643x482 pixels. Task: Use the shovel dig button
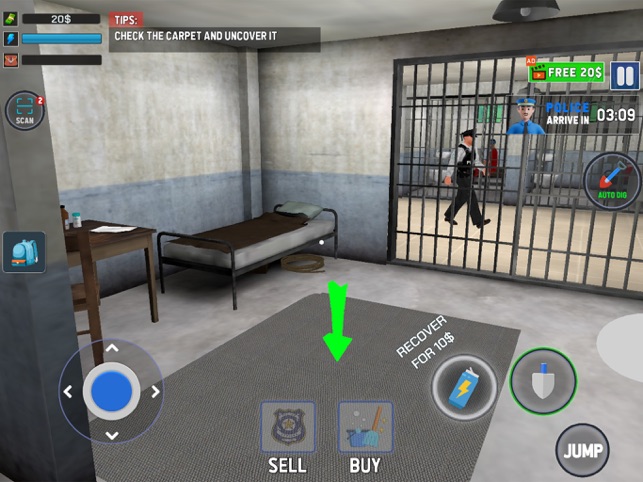[x=542, y=381]
